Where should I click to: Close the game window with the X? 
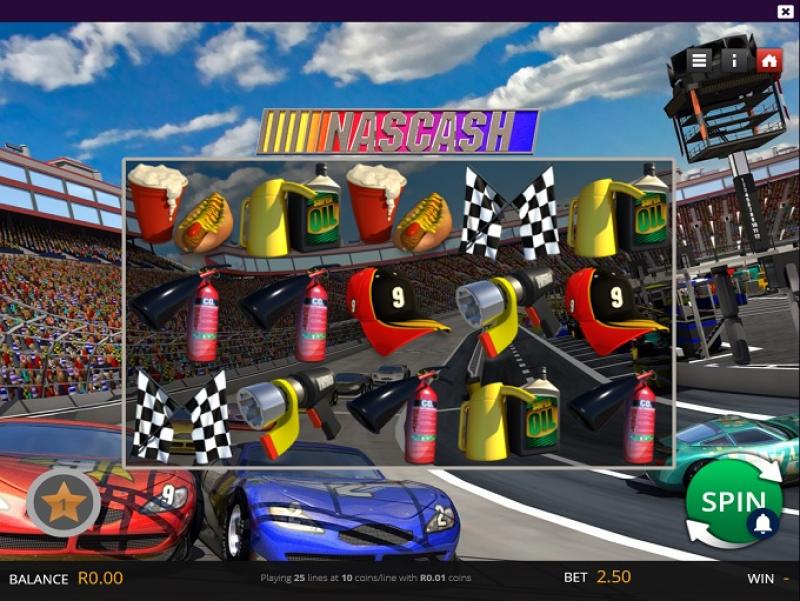[785, 11]
